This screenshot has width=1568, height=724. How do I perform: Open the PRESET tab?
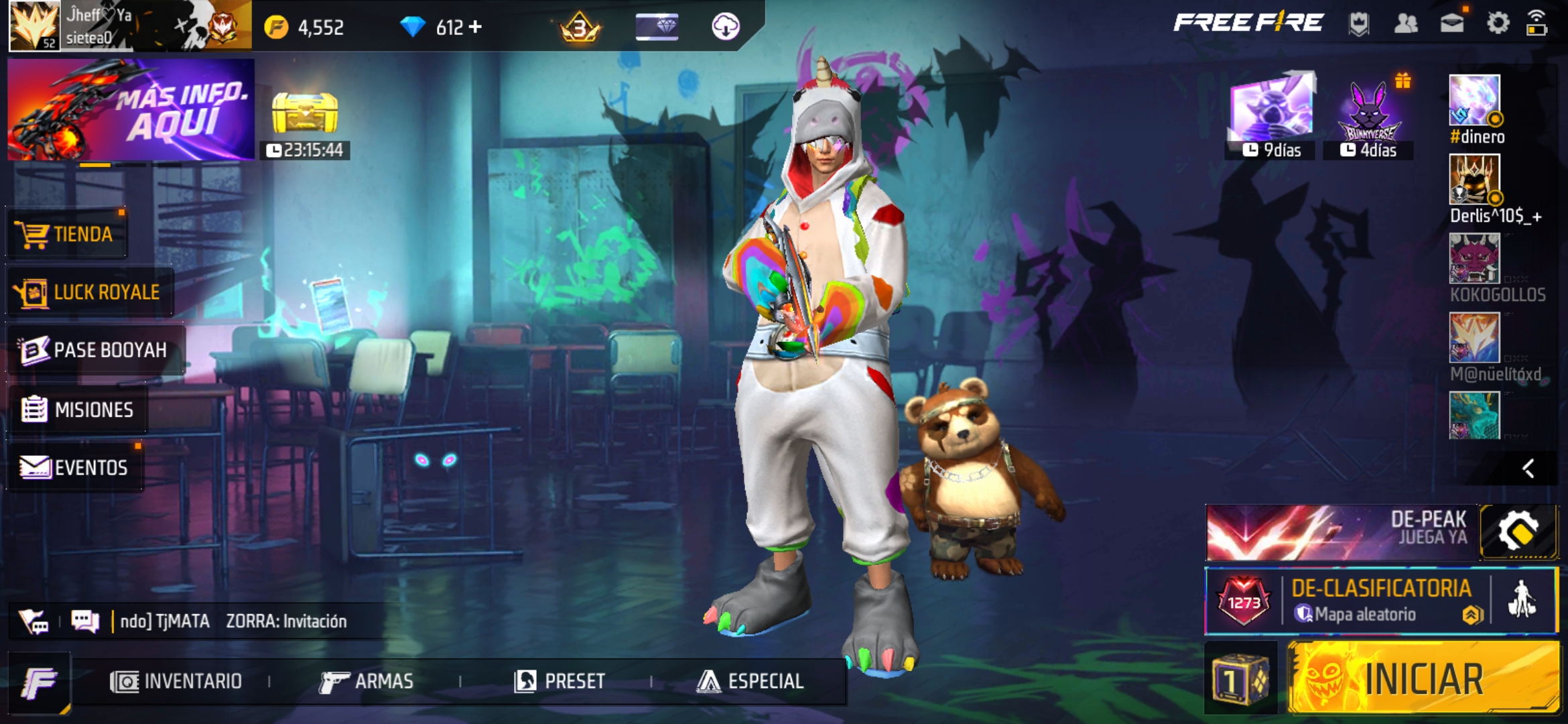[x=560, y=682]
